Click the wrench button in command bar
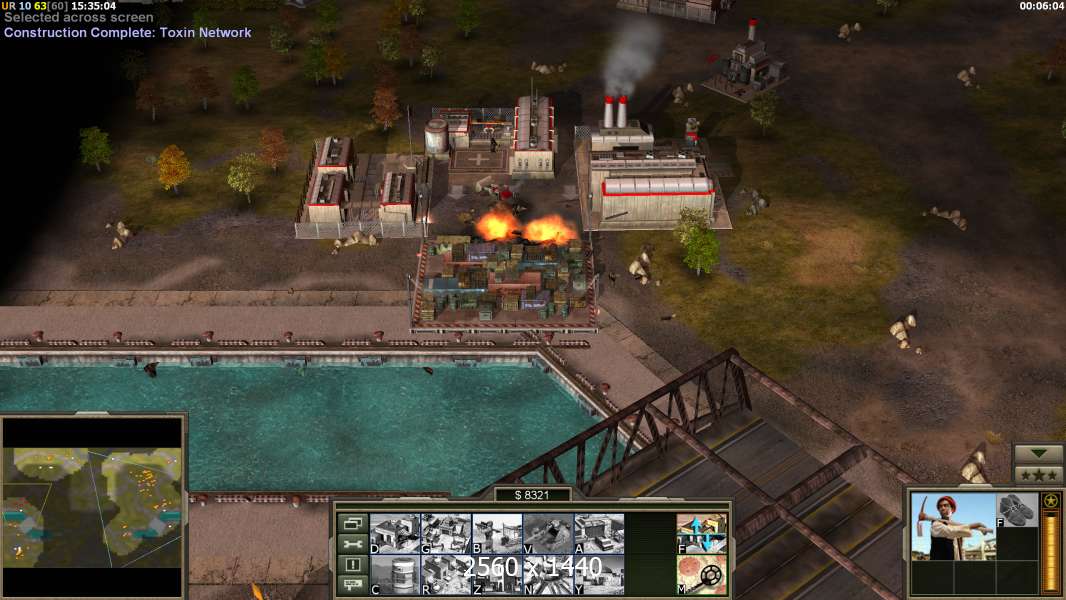 coord(352,544)
